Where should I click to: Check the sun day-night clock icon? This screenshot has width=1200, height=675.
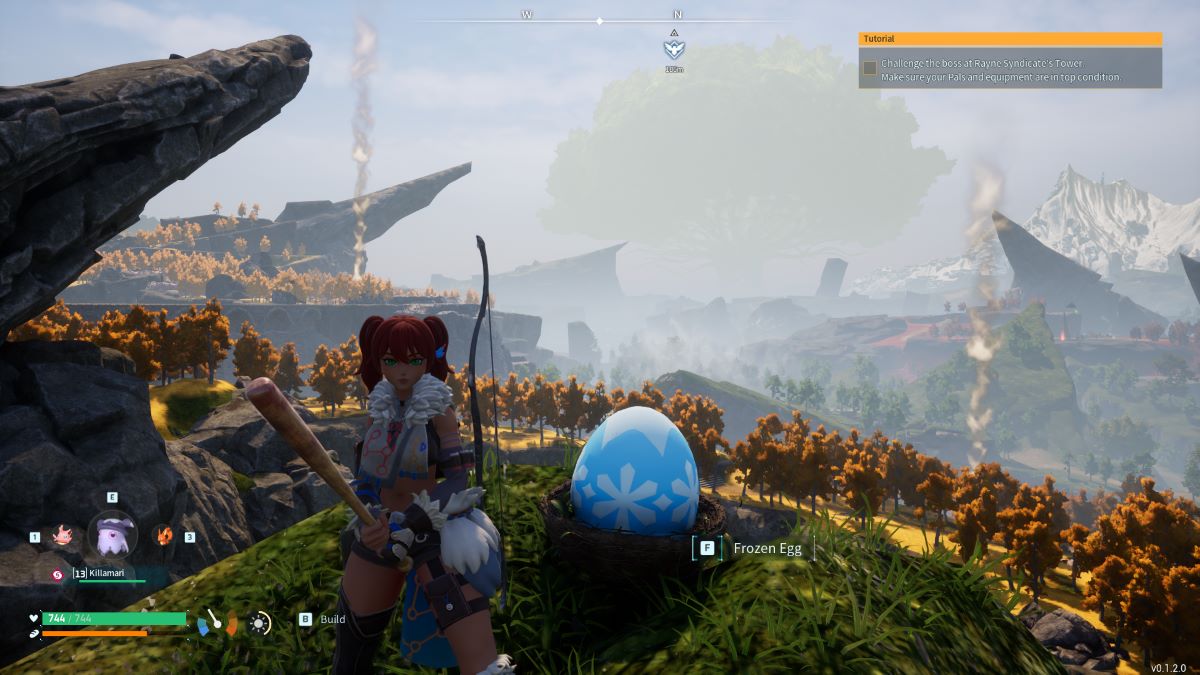tap(260, 623)
